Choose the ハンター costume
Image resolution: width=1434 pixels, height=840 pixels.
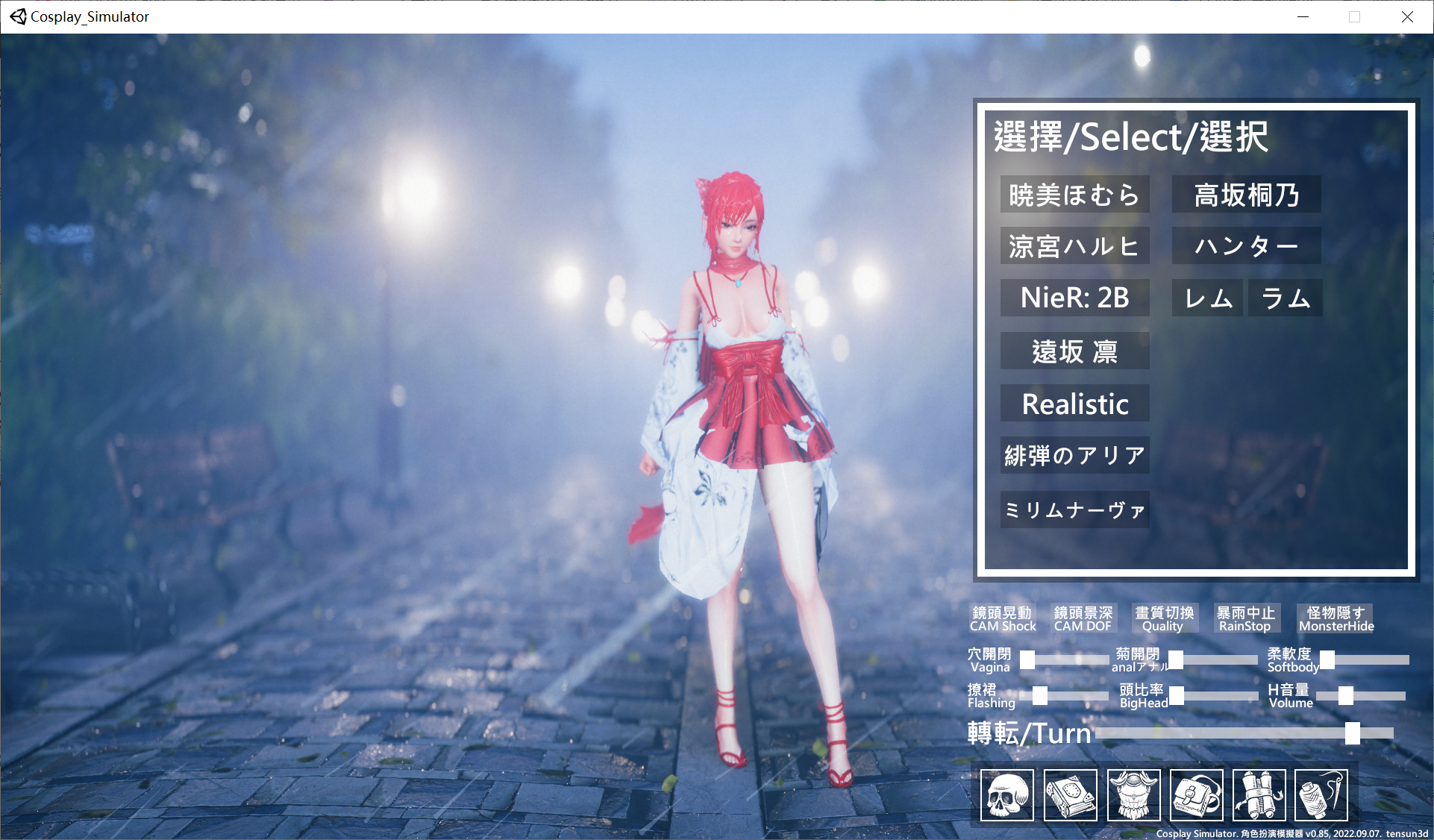tap(1246, 245)
